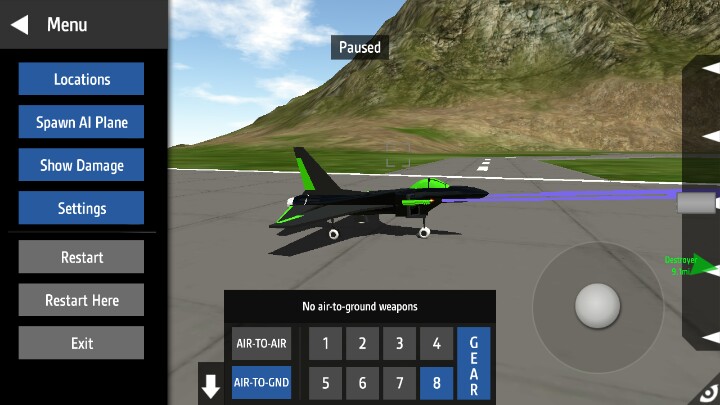The height and width of the screenshot is (405, 720).
Task: Choose Spawn AI Plane
Action: tap(81, 123)
